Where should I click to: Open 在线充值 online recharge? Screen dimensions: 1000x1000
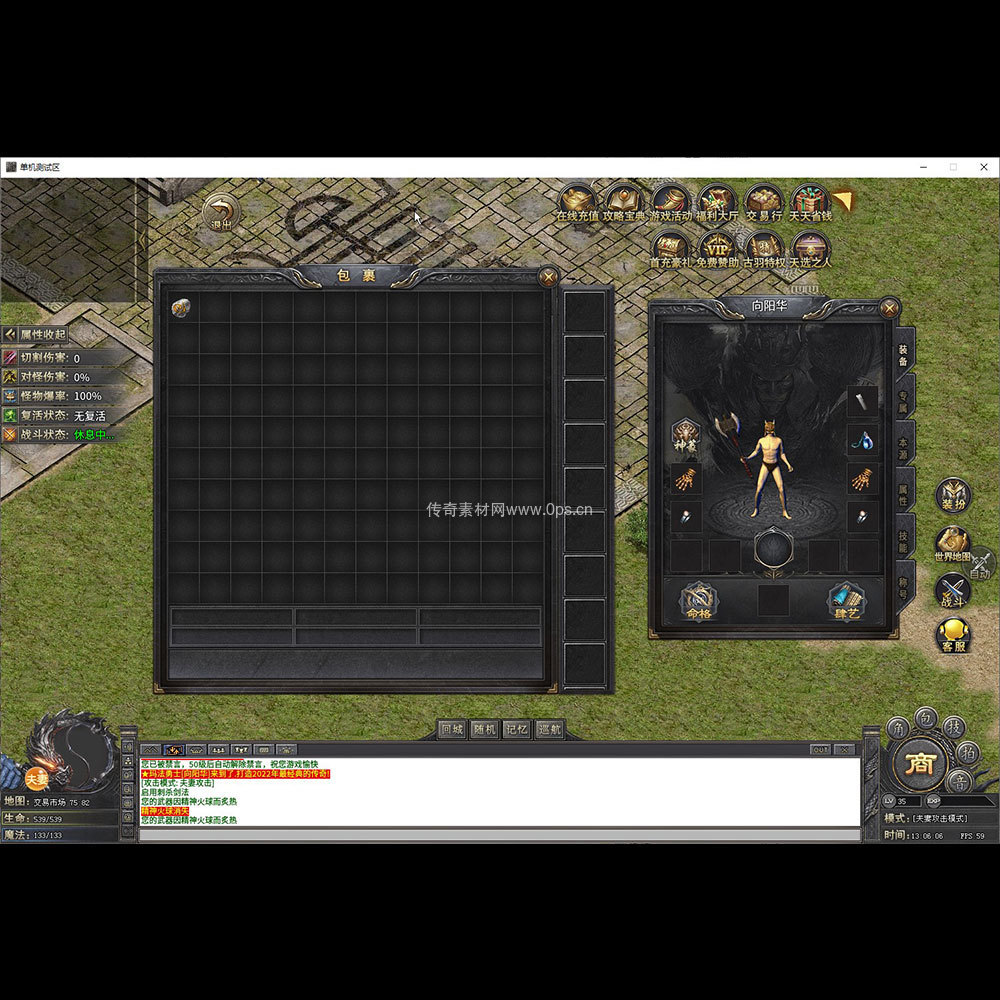(577, 200)
